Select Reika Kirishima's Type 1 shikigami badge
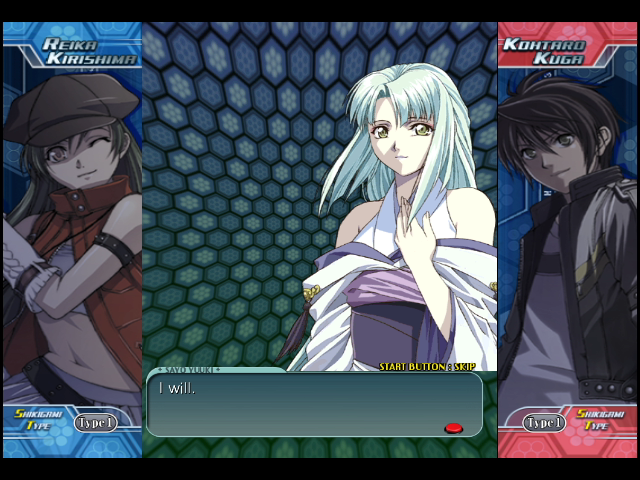640x480 pixels. (95, 423)
